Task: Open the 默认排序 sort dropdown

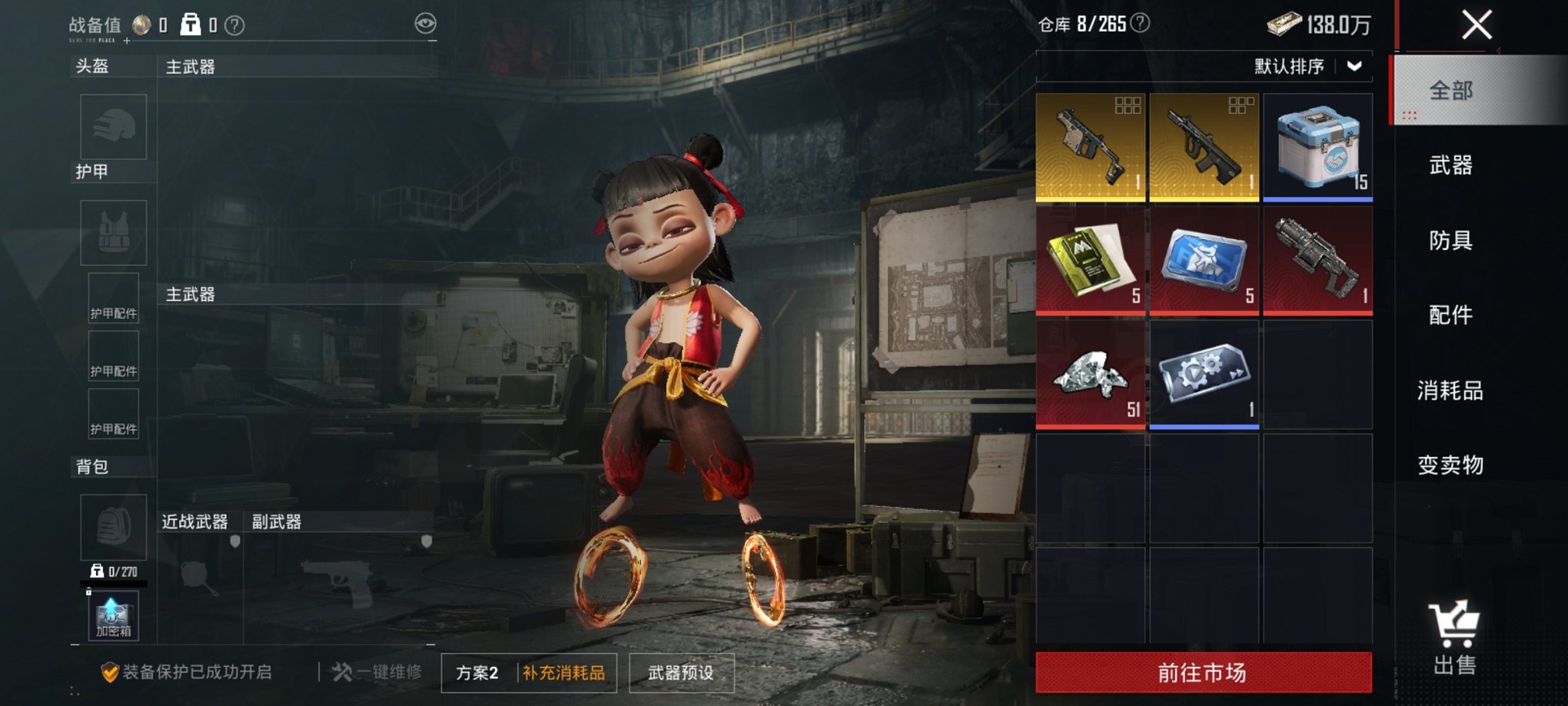Action: (1307, 67)
